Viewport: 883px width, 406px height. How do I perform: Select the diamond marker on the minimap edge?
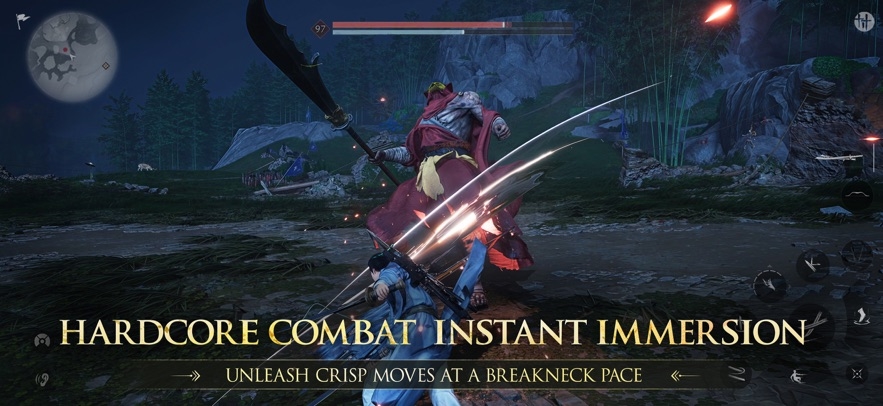tap(106, 67)
